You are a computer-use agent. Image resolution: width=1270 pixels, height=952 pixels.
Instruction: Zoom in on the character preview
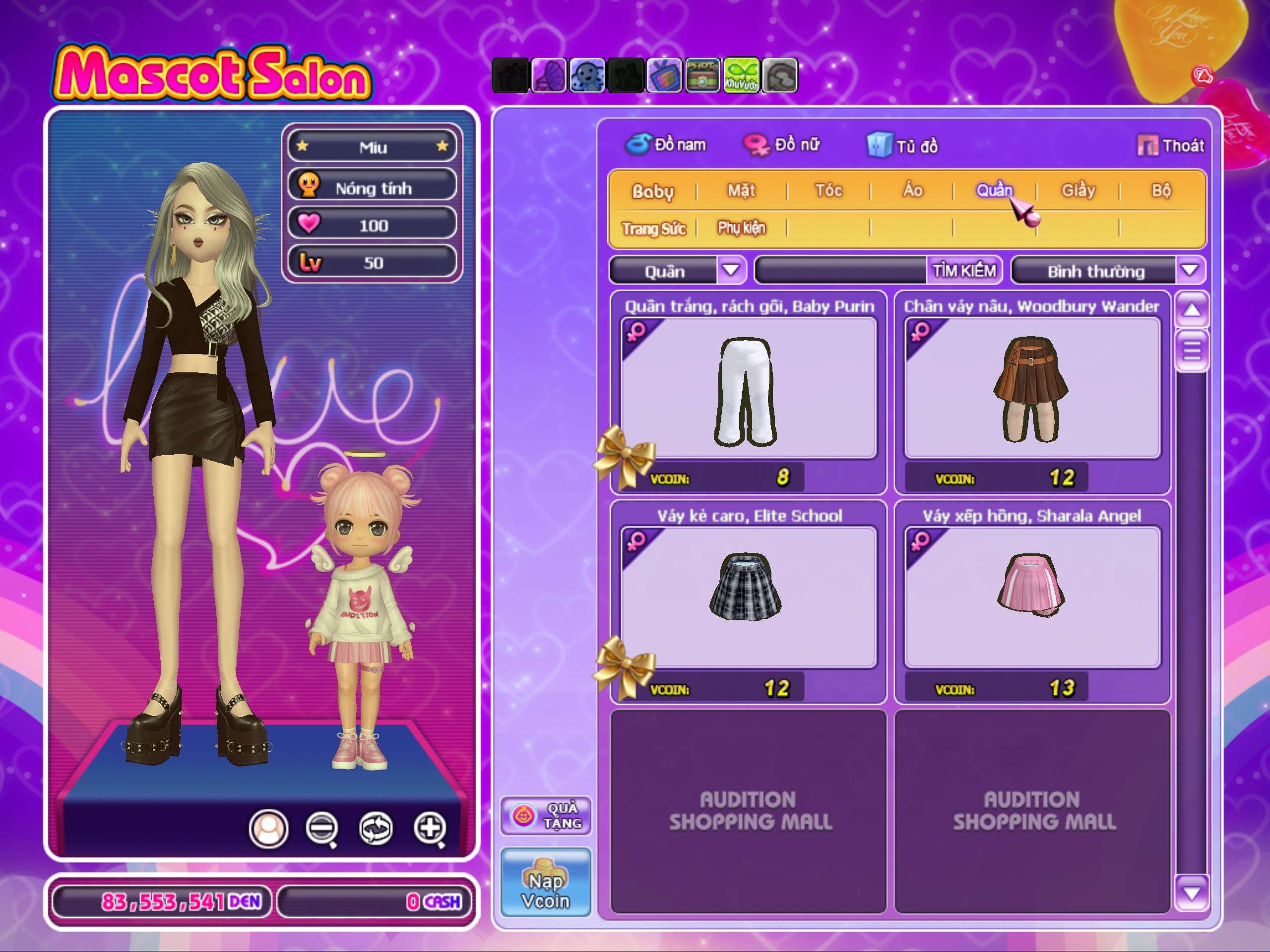pyautogui.click(x=430, y=829)
